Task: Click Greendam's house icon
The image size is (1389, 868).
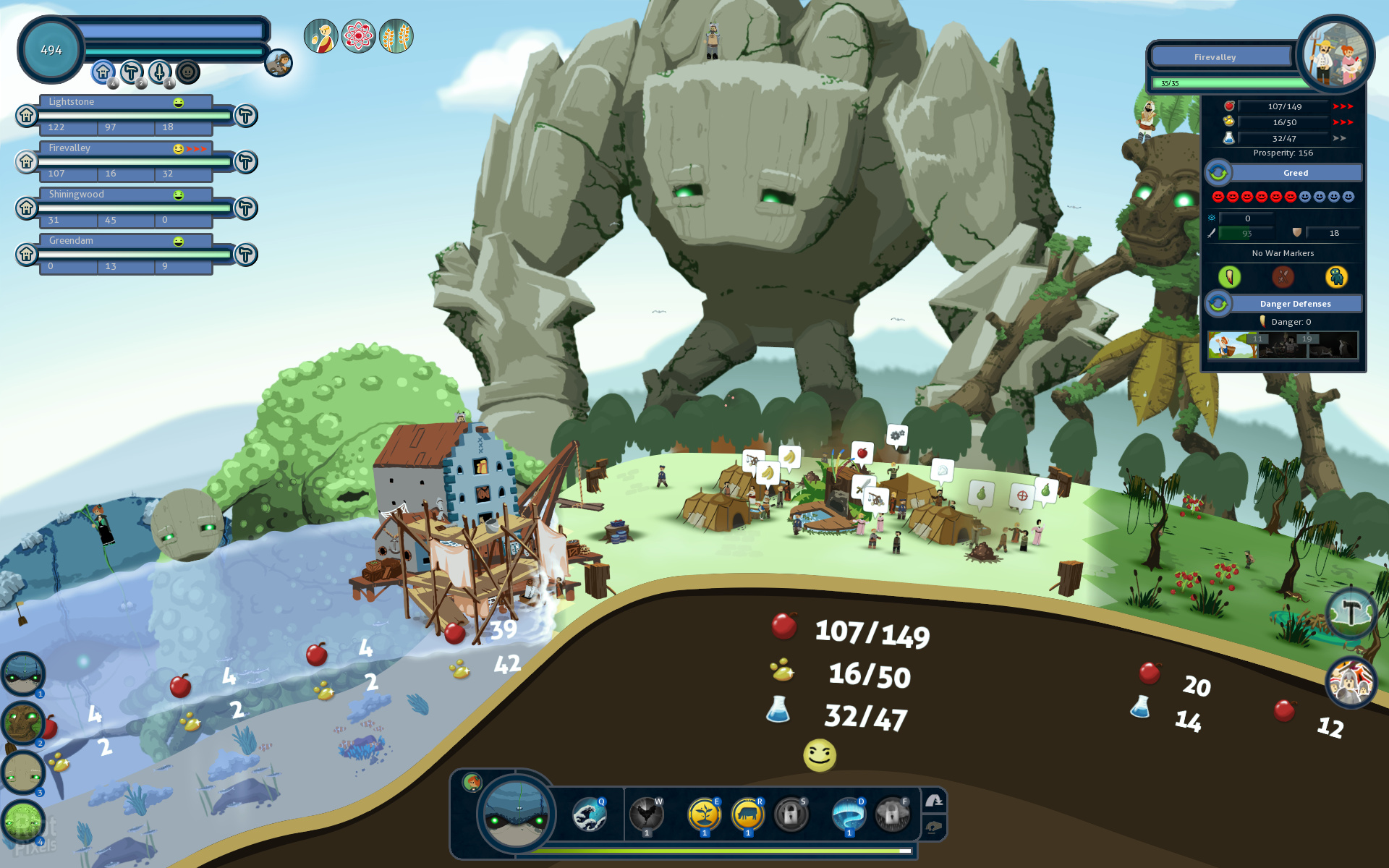Action: tap(27, 254)
